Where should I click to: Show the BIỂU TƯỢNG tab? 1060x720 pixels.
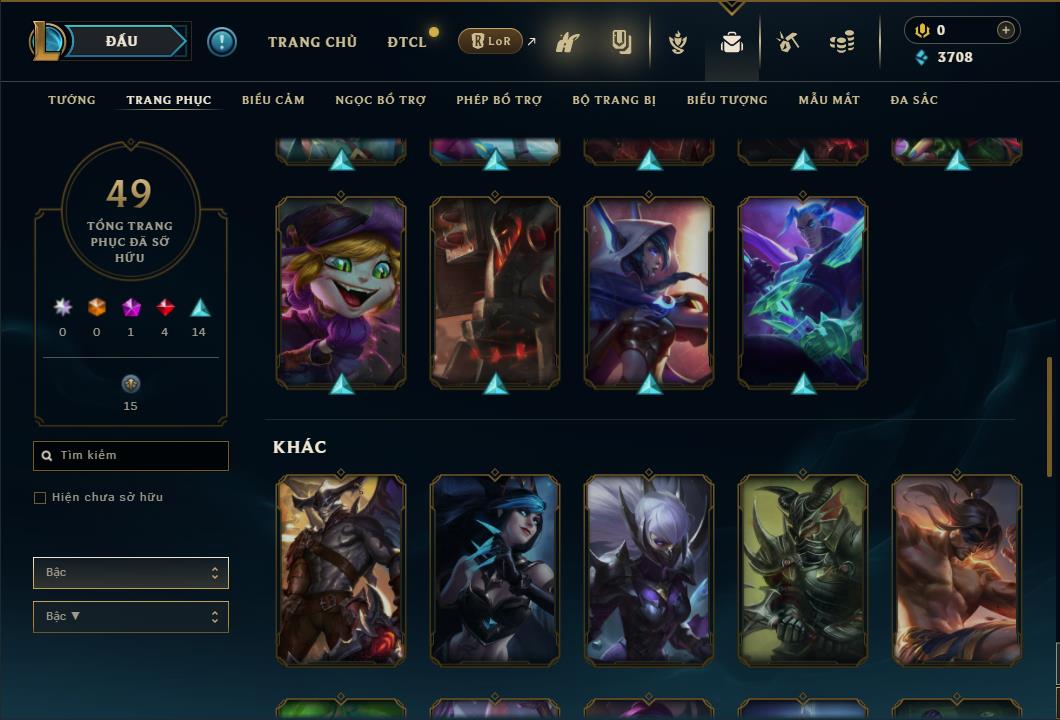pyautogui.click(x=727, y=100)
